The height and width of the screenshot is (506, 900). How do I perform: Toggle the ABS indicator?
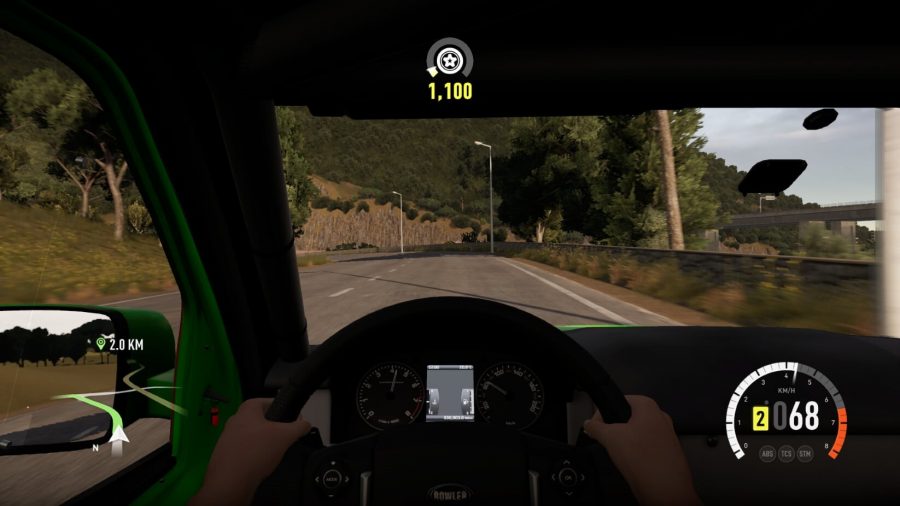click(767, 453)
